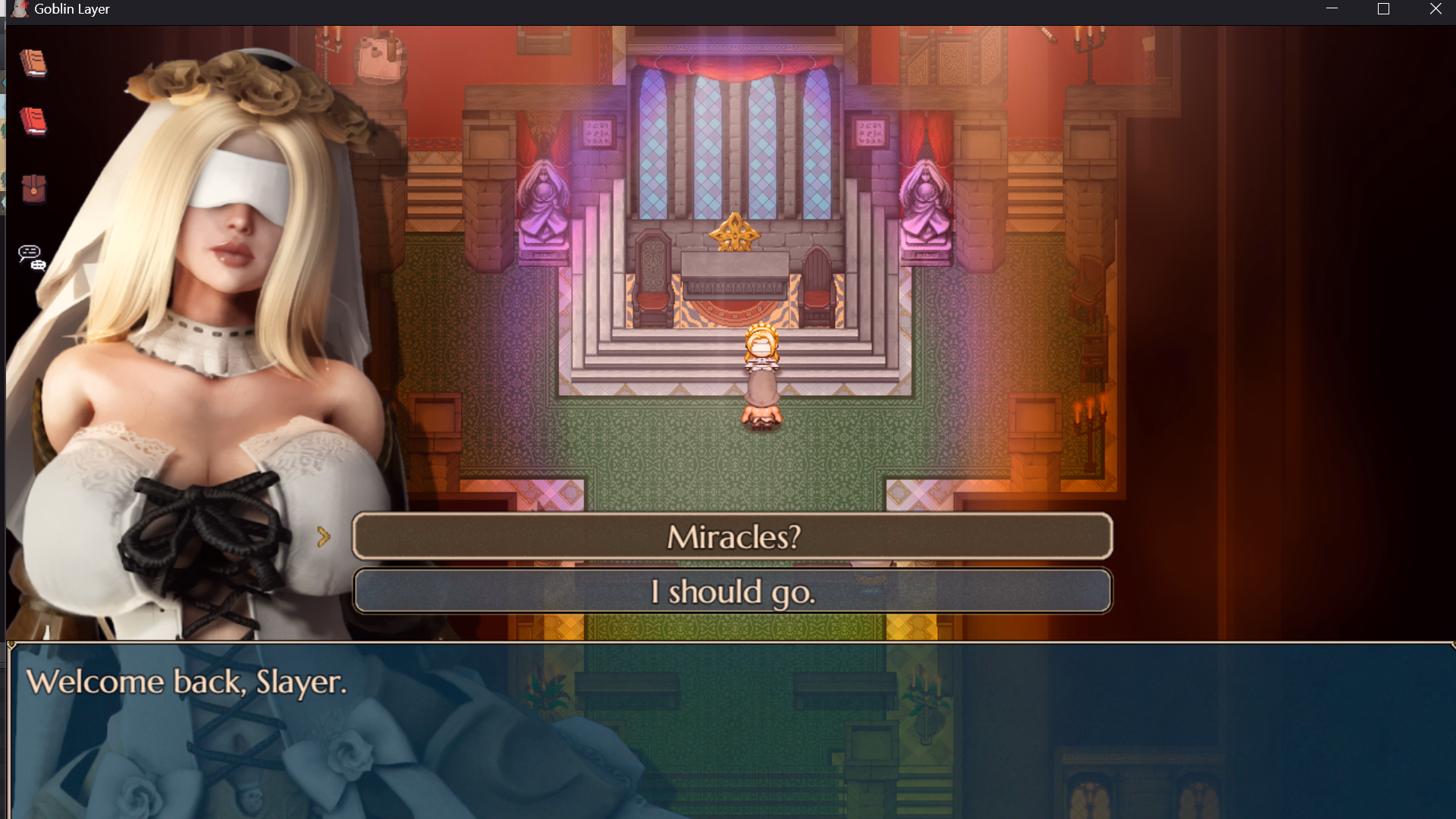Select the "Miracles?" dialogue choice
The width and height of the screenshot is (1456, 819).
(732, 536)
